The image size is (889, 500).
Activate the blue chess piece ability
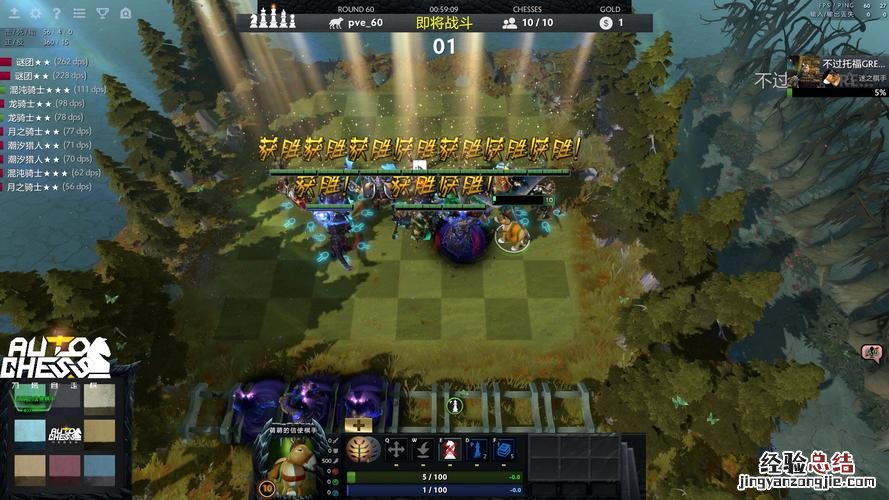click(477, 450)
